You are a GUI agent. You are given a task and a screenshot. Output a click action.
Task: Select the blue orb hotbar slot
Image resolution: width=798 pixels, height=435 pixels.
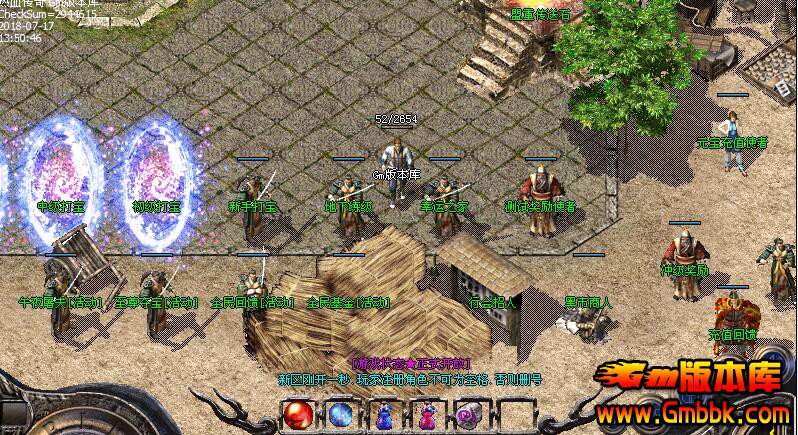341,414
